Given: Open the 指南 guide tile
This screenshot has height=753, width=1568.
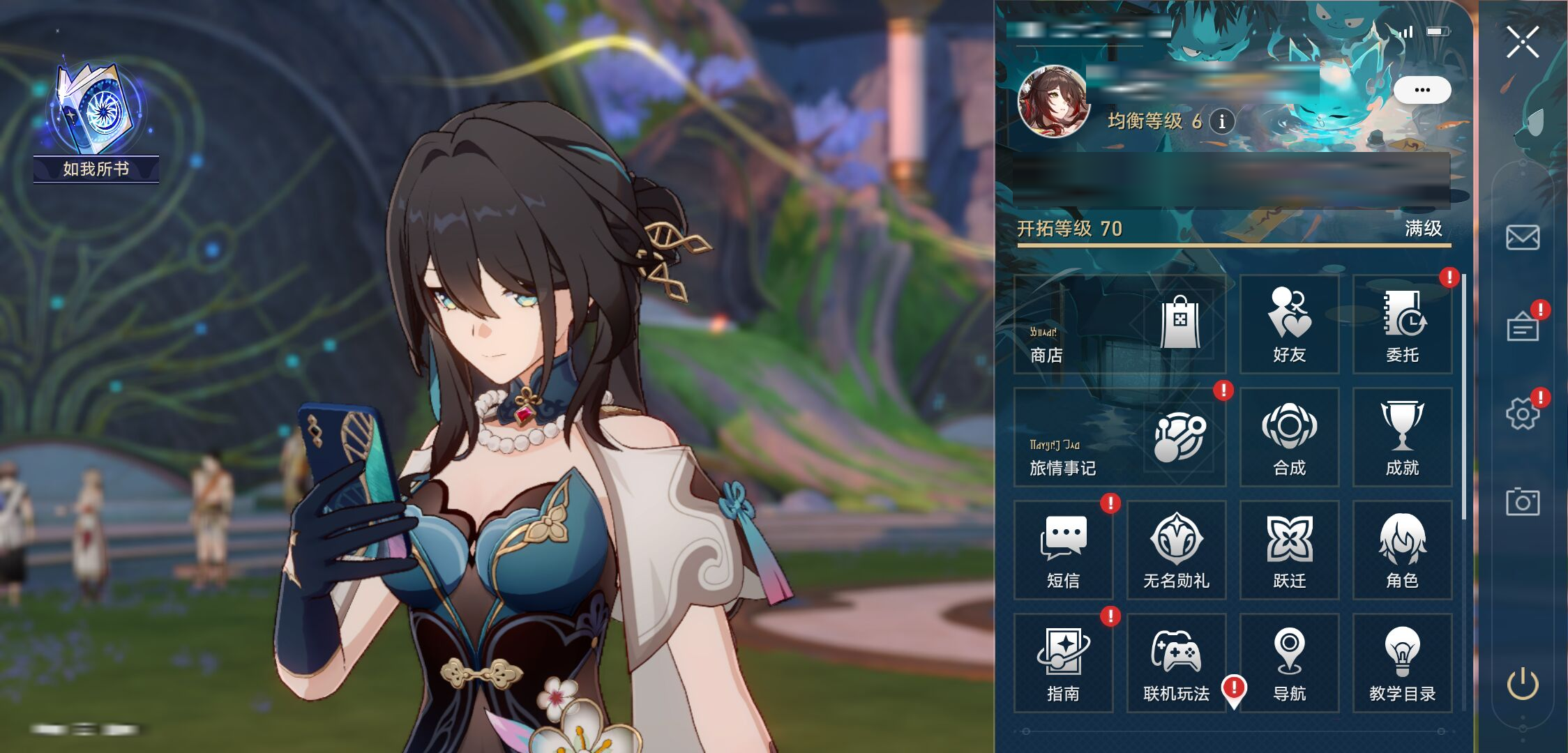Looking at the screenshot, I should [x=1063, y=663].
